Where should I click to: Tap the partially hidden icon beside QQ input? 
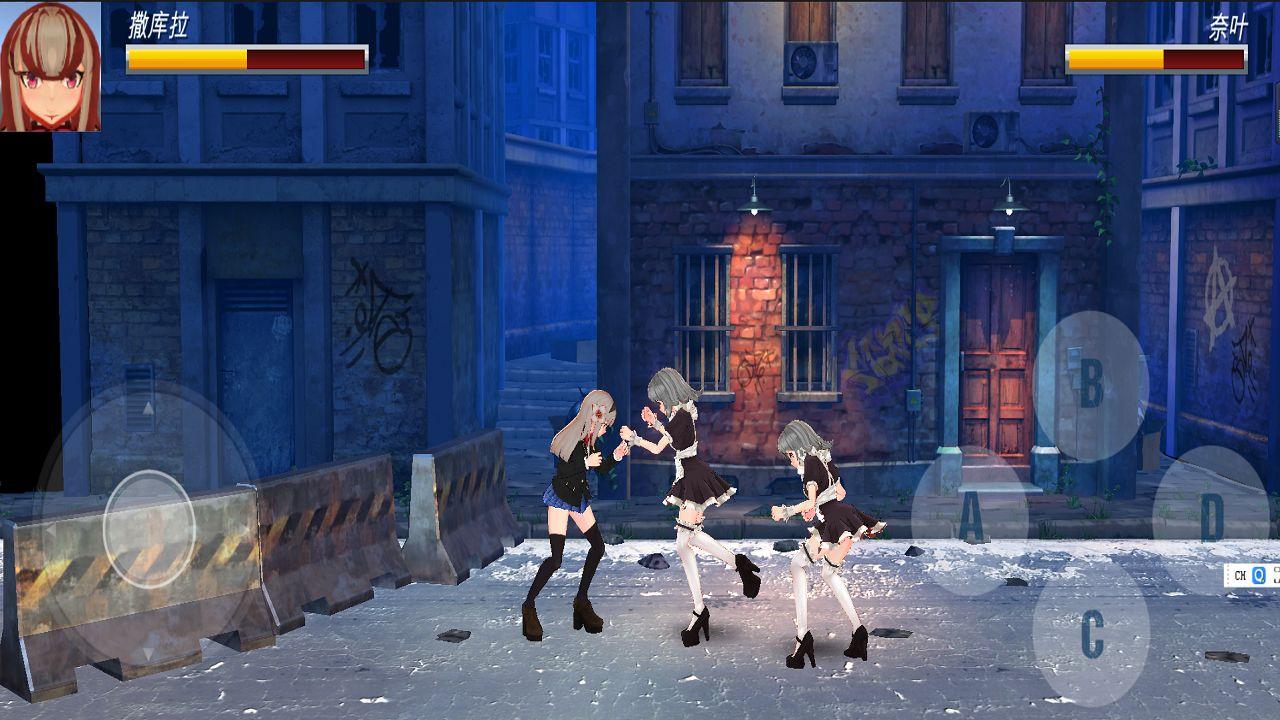coord(1276,575)
